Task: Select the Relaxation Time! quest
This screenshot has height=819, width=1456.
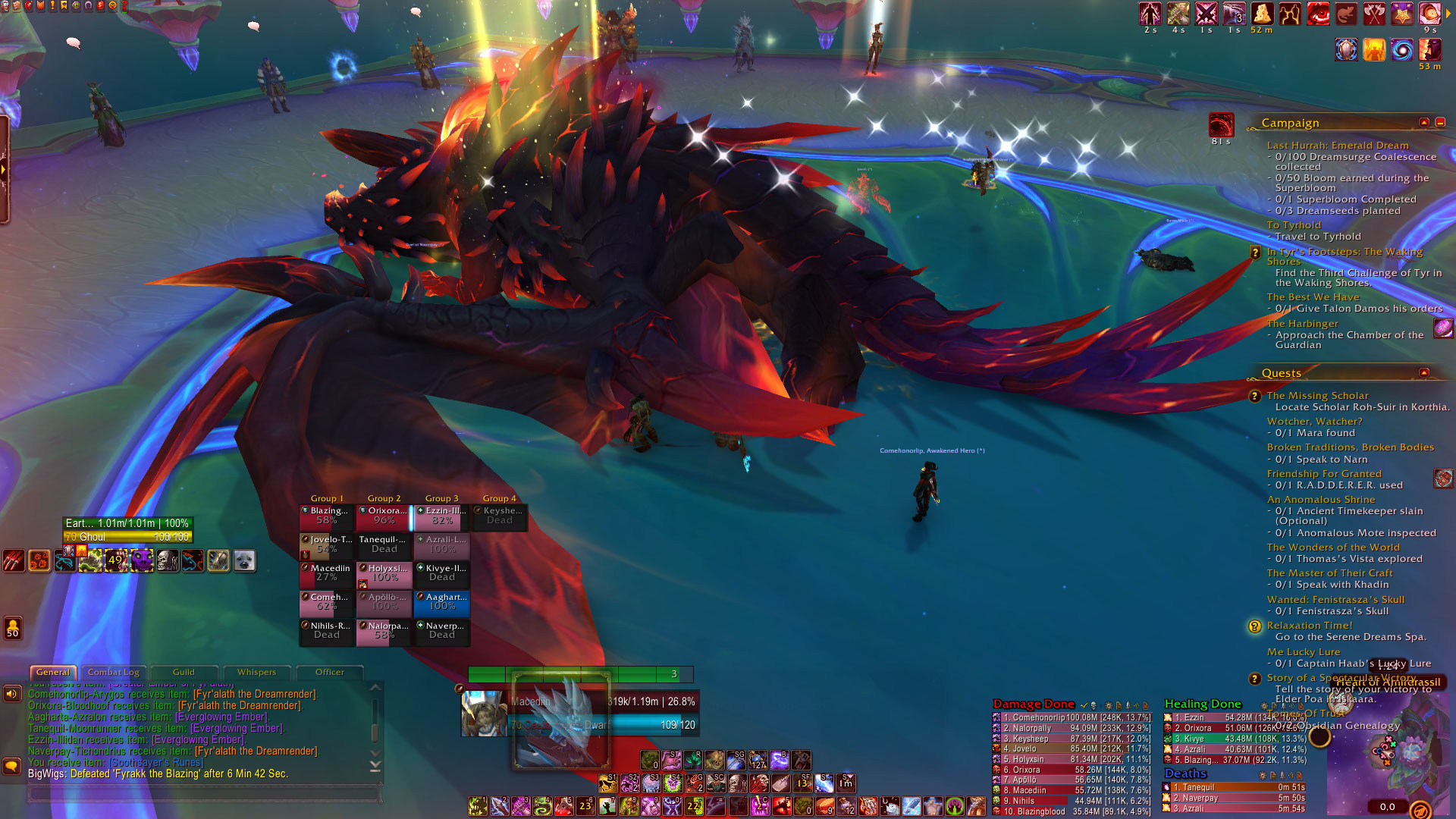Action: tap(1310, 626)
